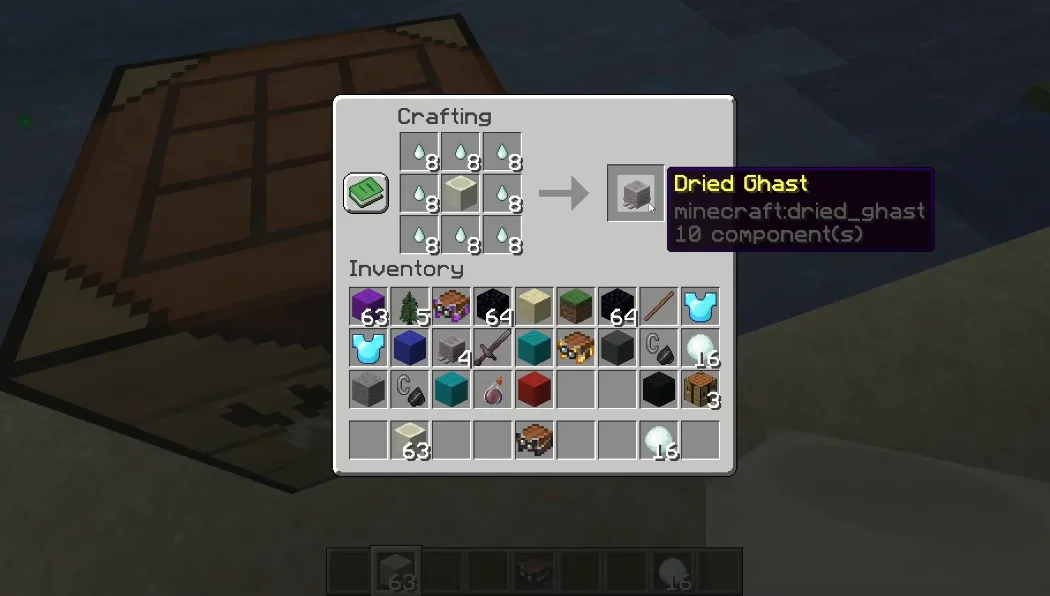The height and width of the screenshot is (596, 1050).
Task: Pick up the black harness in the bottom row
Action: click(x=534, y=440)
